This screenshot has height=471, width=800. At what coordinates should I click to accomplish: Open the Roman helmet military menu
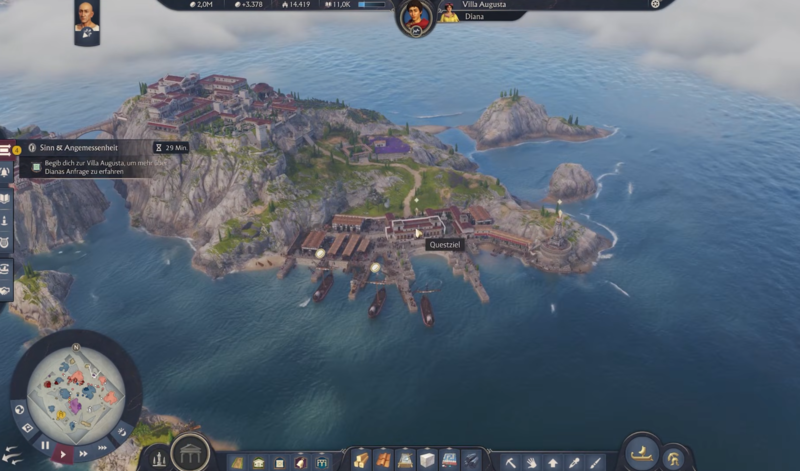pos(676,459)
